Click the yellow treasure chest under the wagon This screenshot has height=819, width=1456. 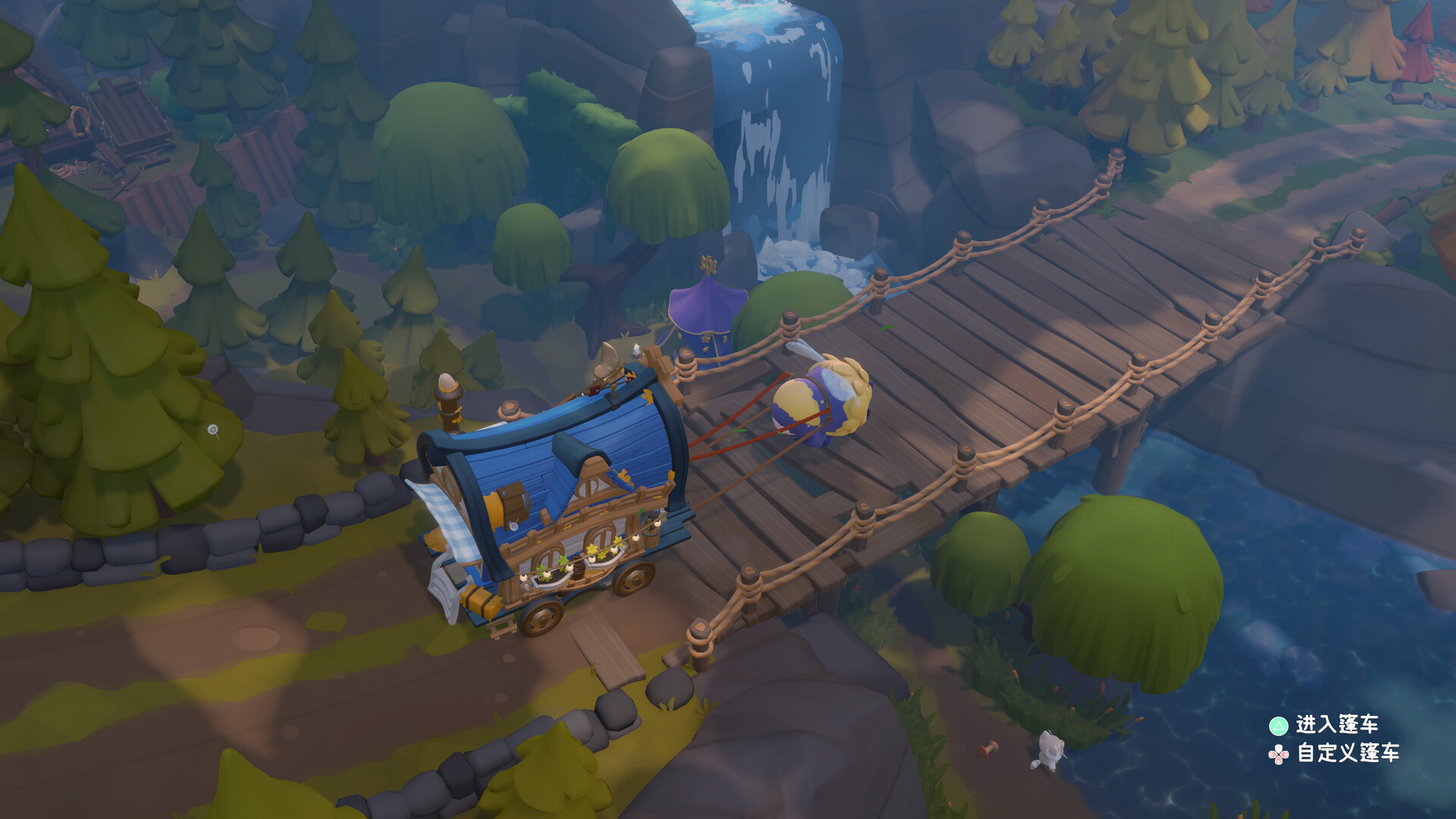click(480, 601)
